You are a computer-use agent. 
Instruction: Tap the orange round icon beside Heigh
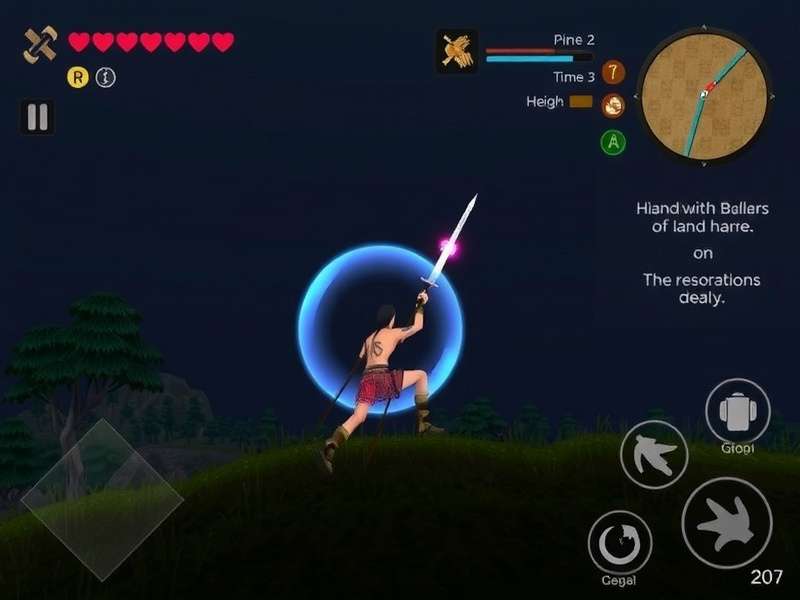click(x=613, y=103)
